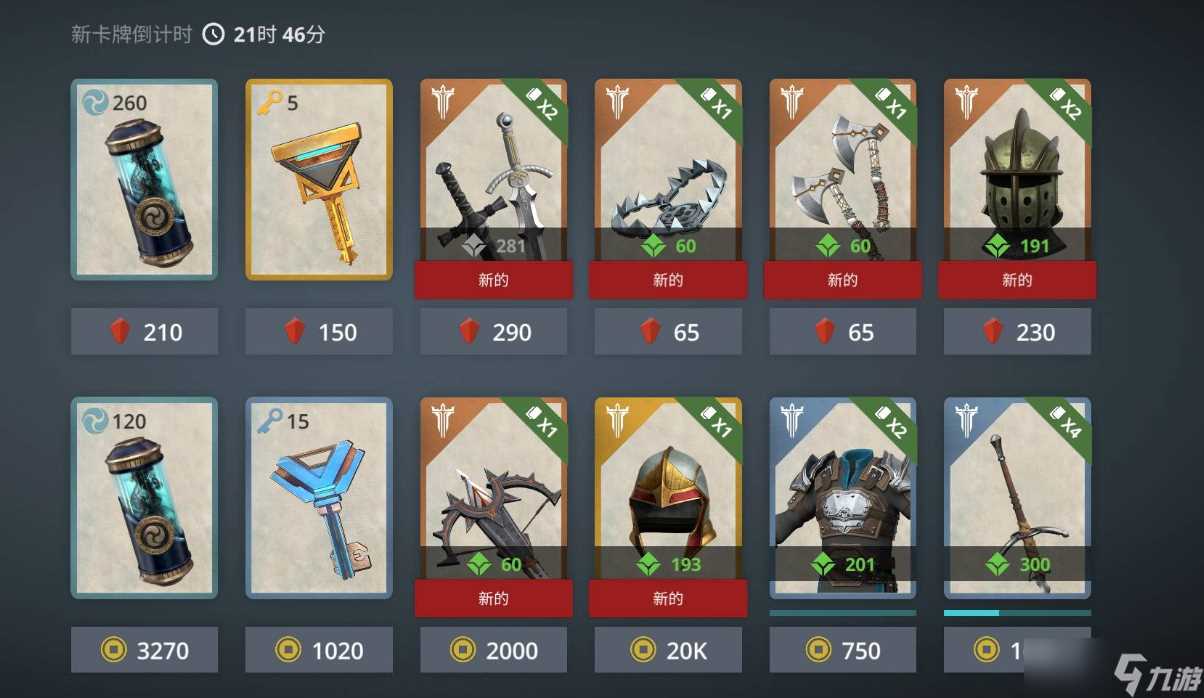Viewport: 1204px width, 698px height.
Task: Pick the red and gold helmet card
Action: click(668, 497)
